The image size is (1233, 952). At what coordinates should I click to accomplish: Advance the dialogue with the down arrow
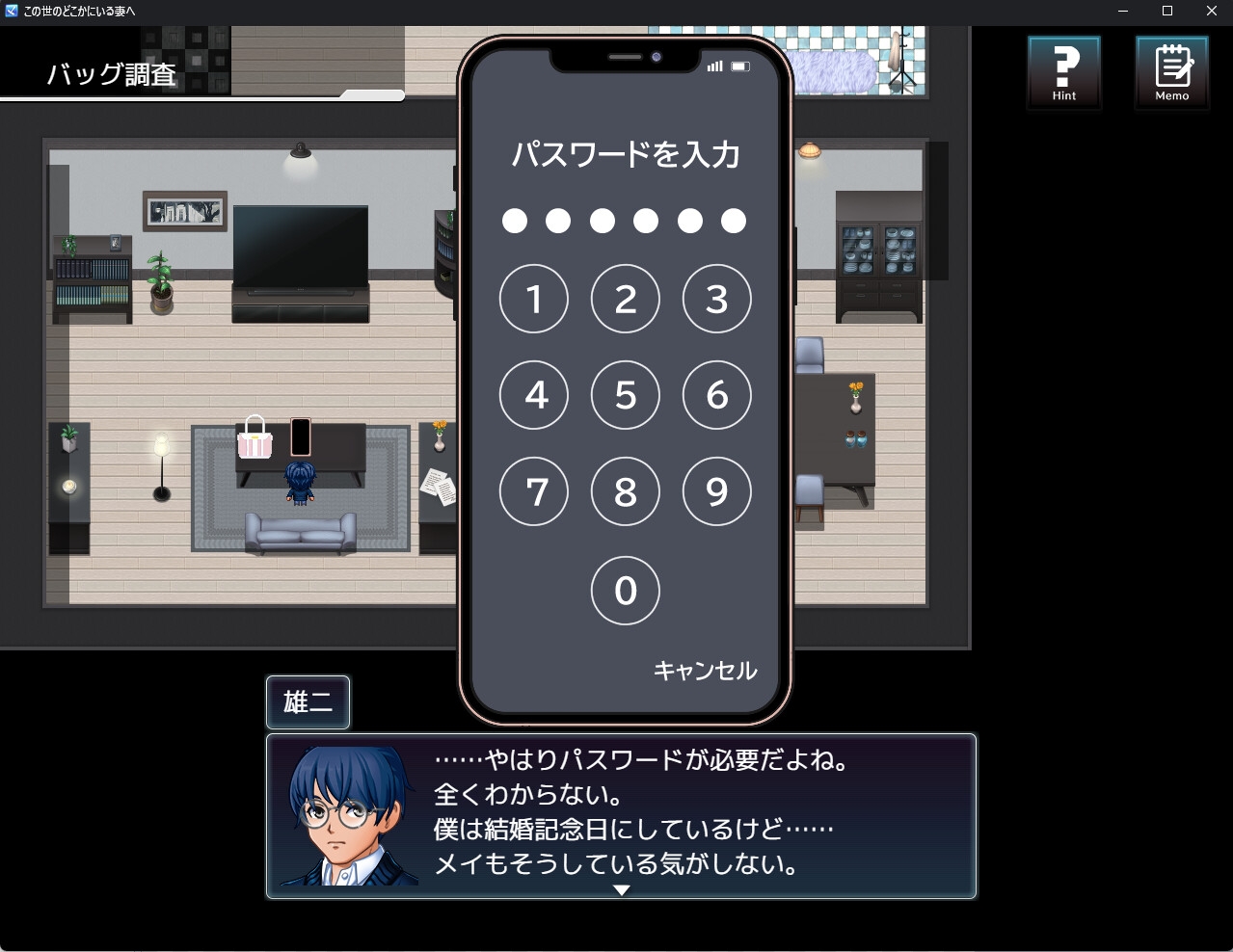tap(622, 890)
